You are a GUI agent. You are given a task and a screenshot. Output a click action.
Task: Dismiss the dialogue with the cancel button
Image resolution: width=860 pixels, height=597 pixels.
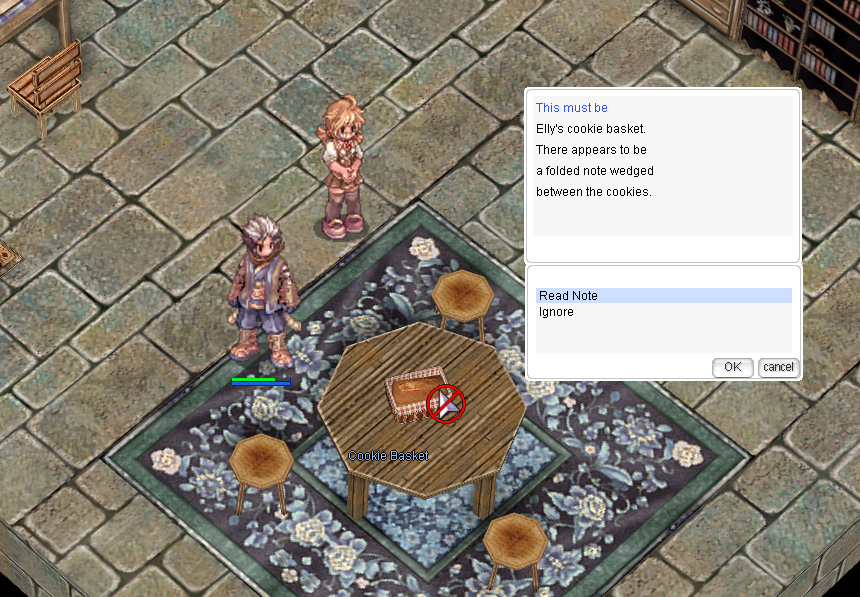778,367
